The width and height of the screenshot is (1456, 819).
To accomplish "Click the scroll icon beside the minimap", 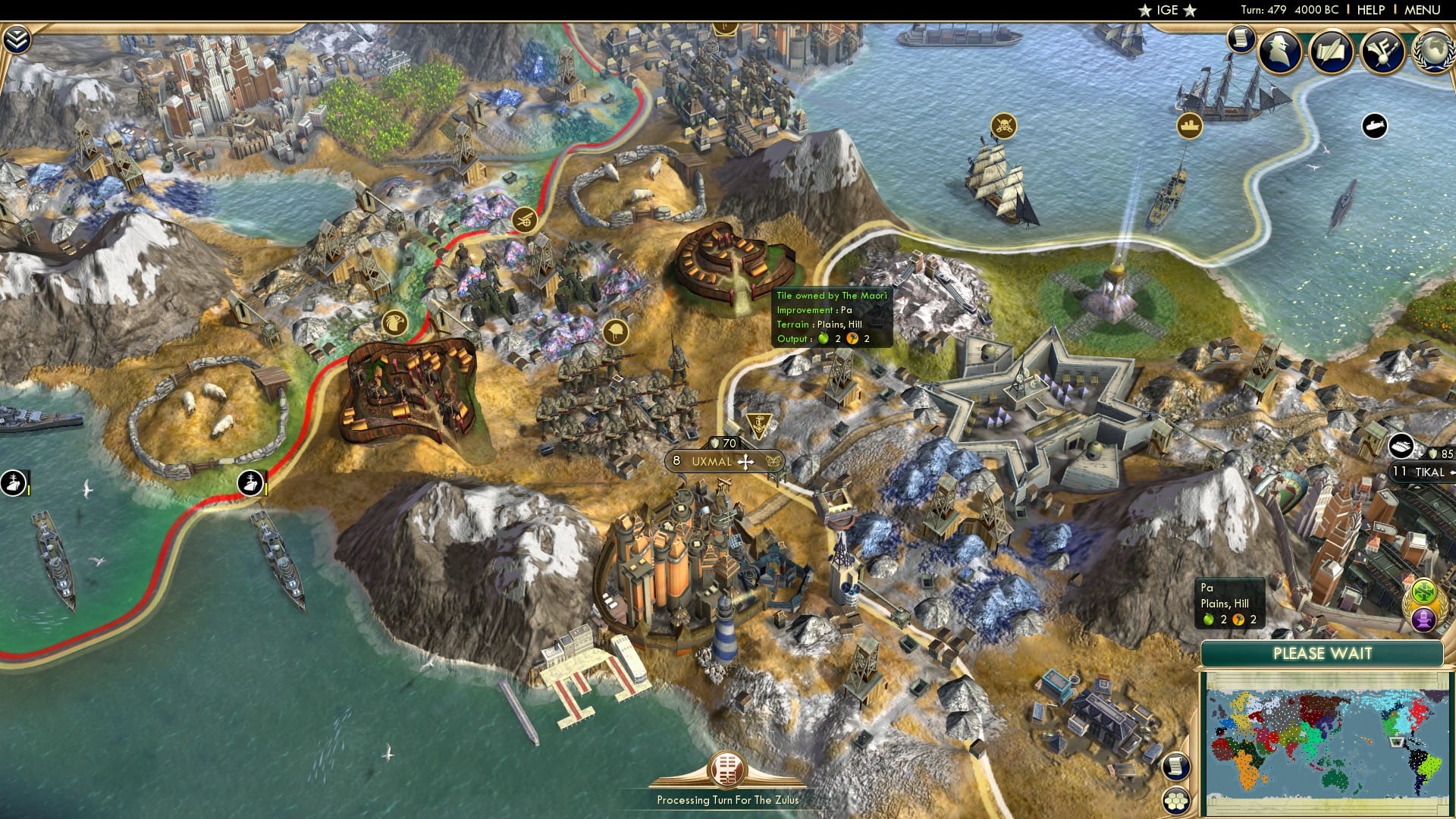I will point(1176,764).
